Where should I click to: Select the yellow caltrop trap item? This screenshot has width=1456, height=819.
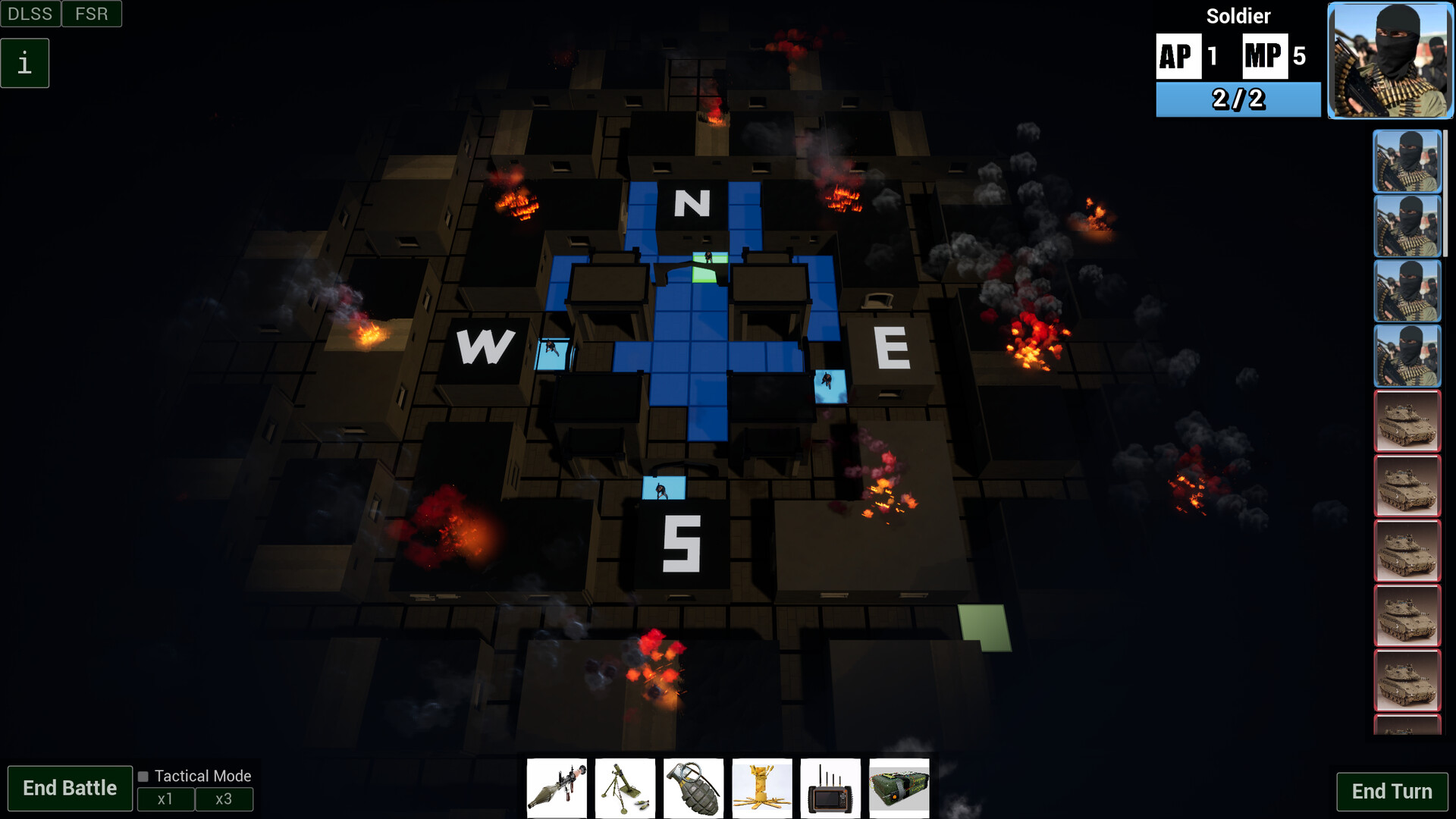point(763,788)
